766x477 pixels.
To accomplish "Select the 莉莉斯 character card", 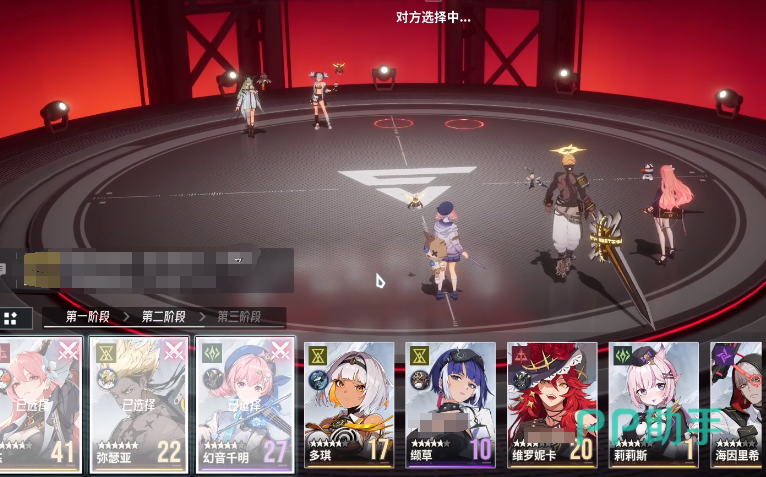I will pyautogui.click(x=653, y=406).
